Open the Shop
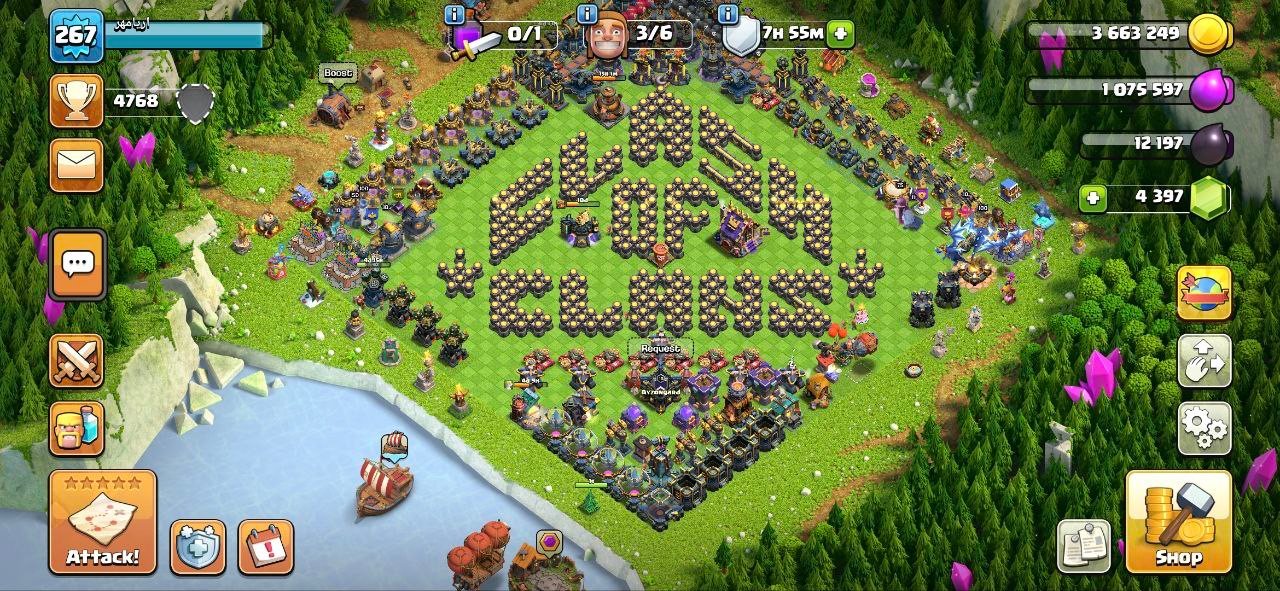This screenshot has width=1280, height=591. pos(1178,522)
